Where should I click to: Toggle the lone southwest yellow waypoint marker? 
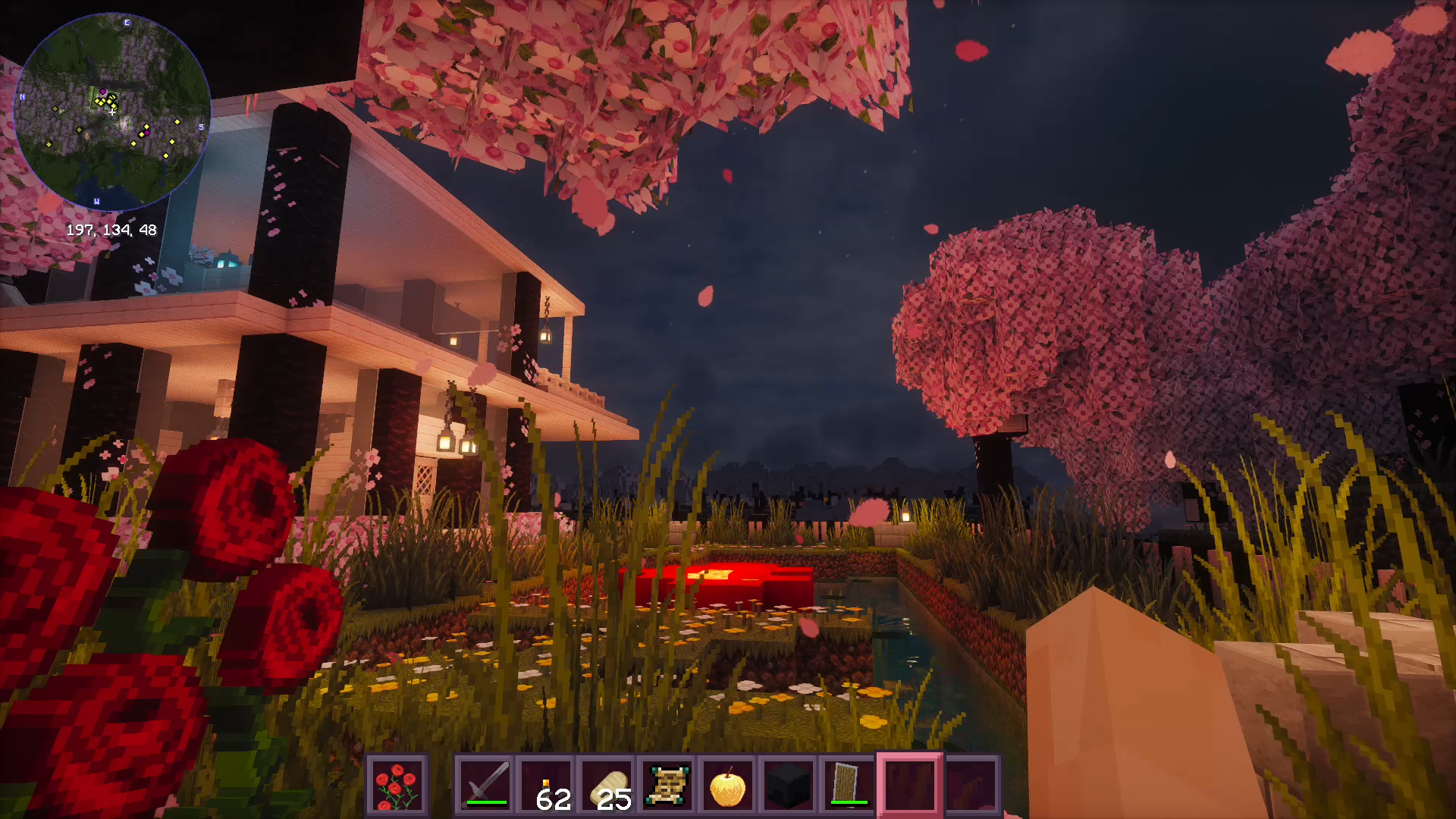(x=49, y=143)
